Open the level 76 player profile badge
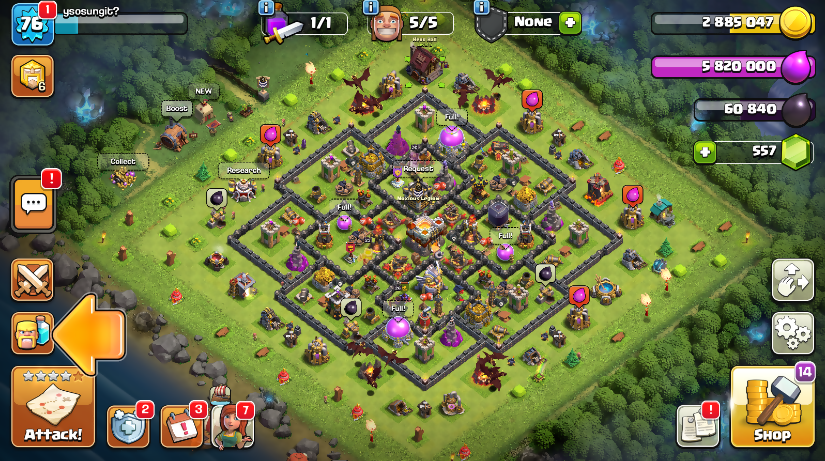Viewport: 825px width, 461px height. [x=31, y=24]
